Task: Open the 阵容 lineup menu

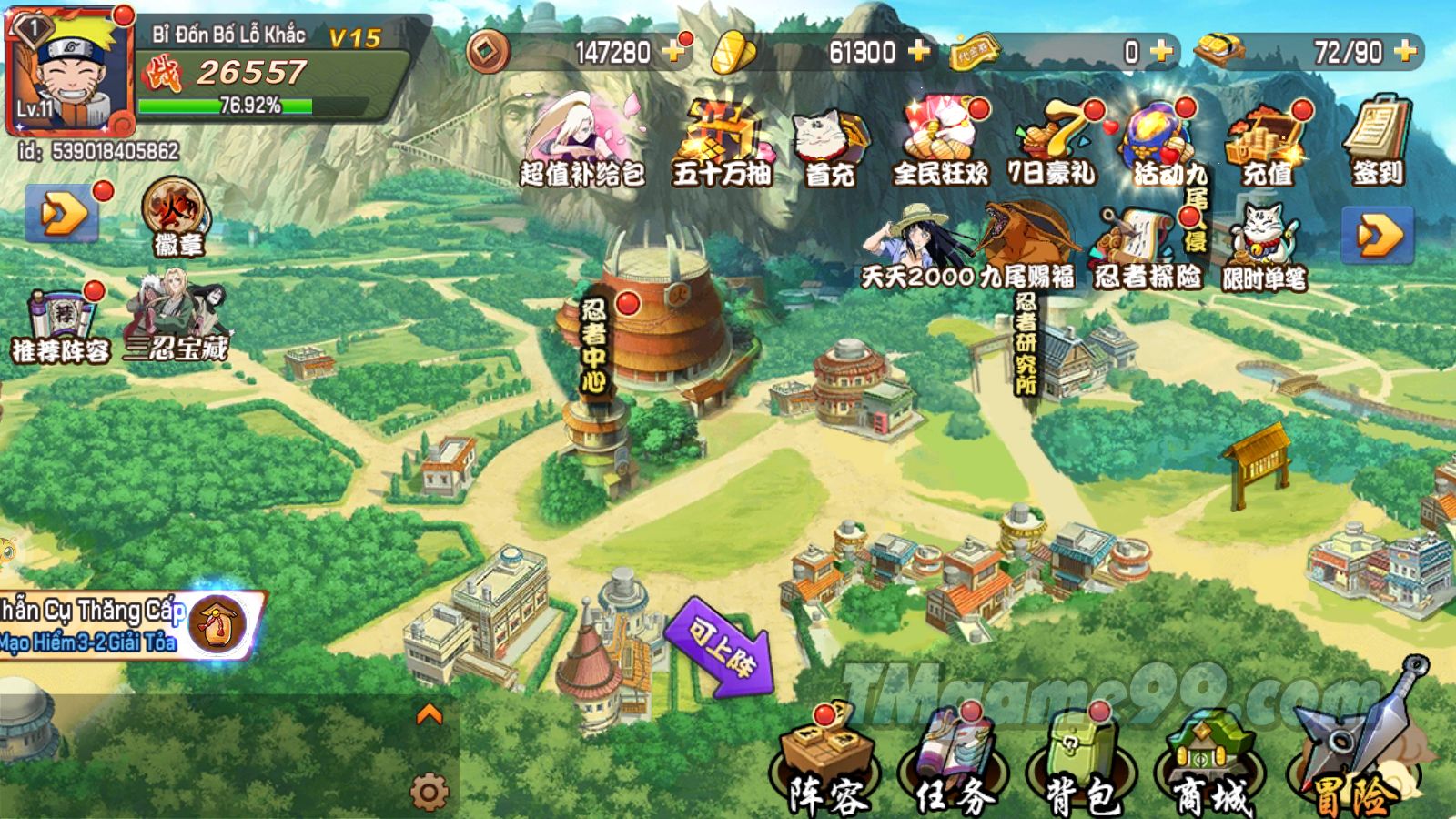Action: point(826,763)
